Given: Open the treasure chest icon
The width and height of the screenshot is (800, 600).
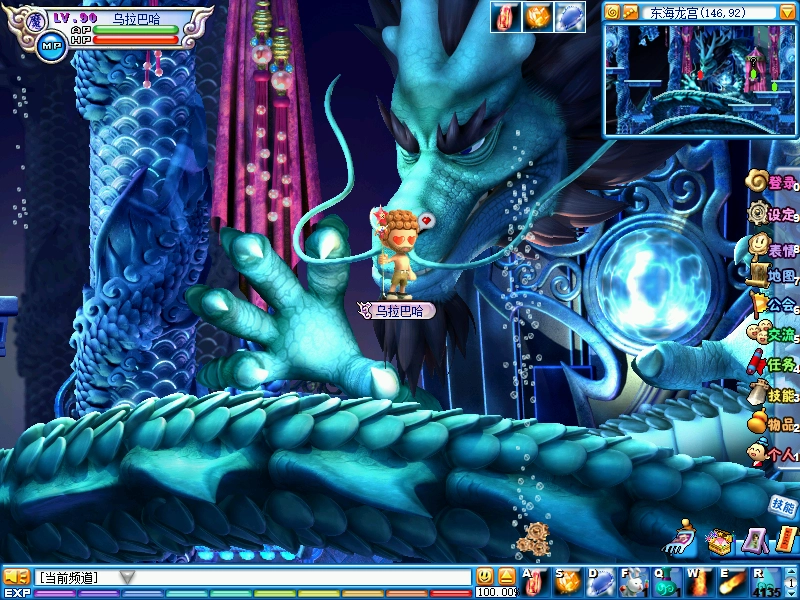Looking at the screenshot, I should (719, 542).
